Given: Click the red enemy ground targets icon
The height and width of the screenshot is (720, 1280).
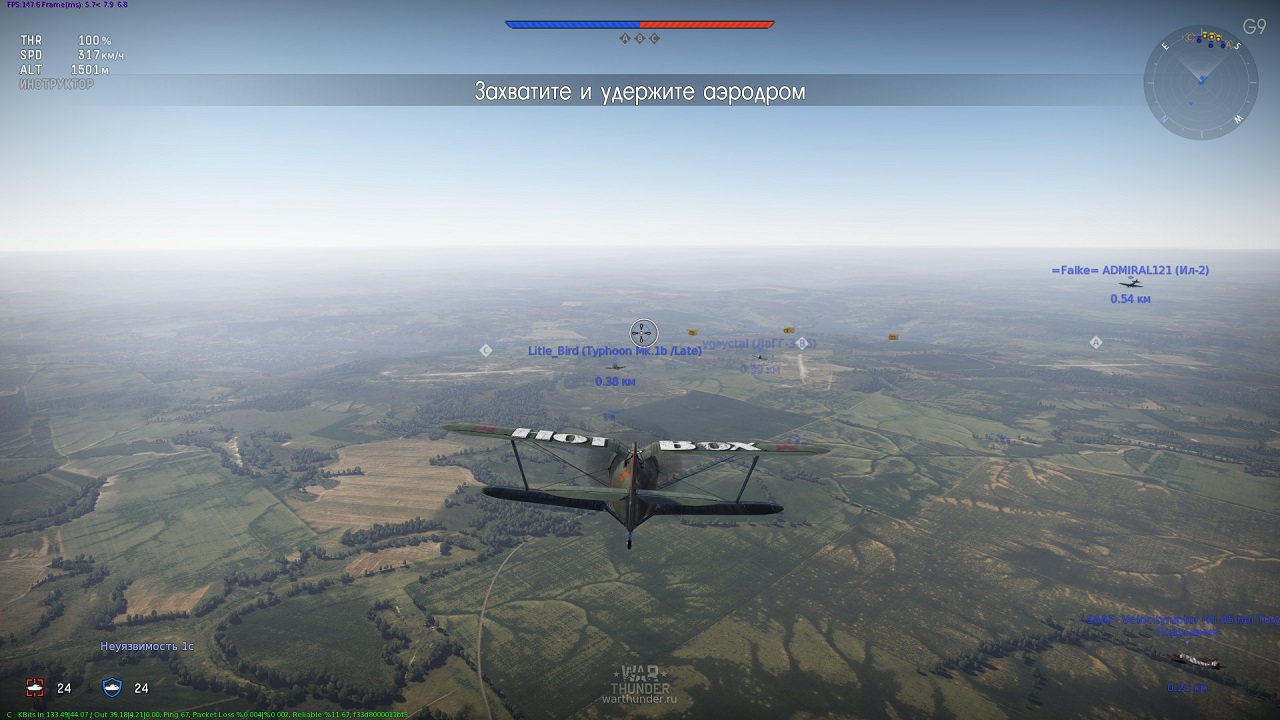Looking at the screenshot, I should click(36, 687).
